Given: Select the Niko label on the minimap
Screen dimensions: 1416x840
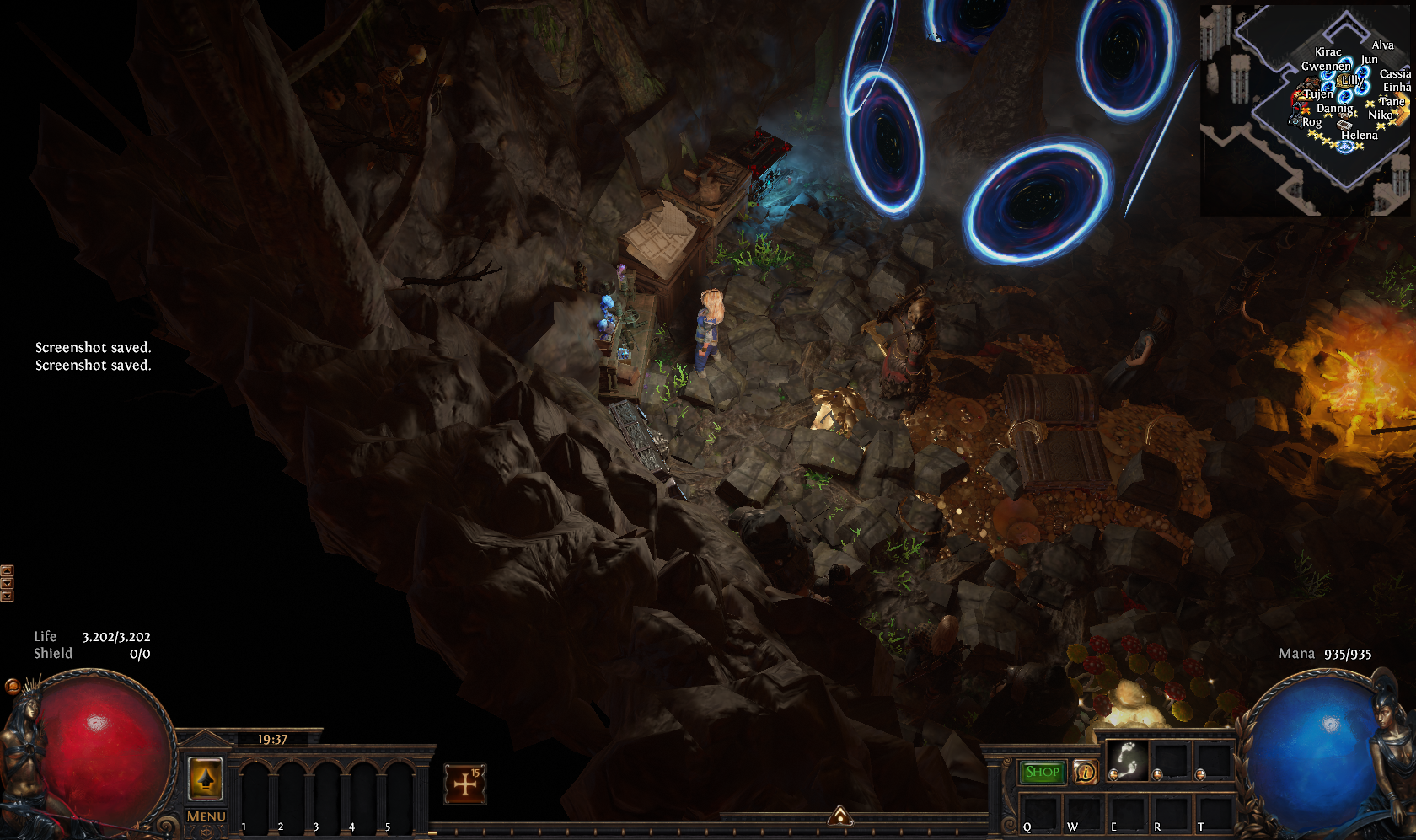Looking at the screenshot, I should coord(1379,115).
